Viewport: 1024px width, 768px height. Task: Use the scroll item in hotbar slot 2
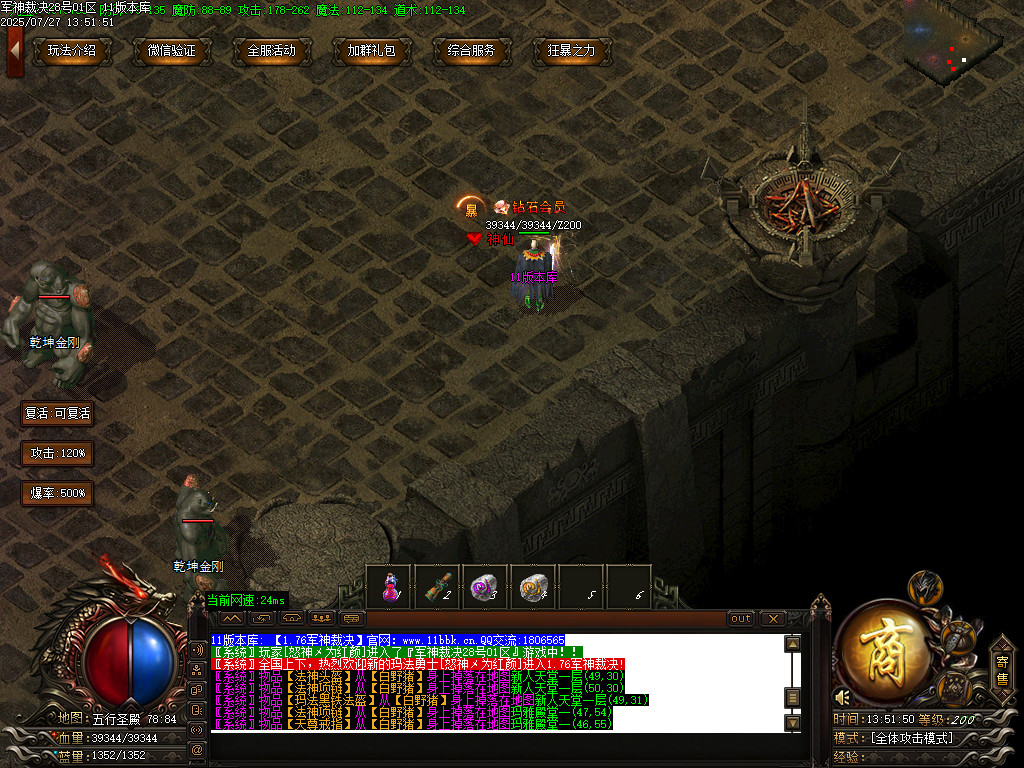[438, 587]
